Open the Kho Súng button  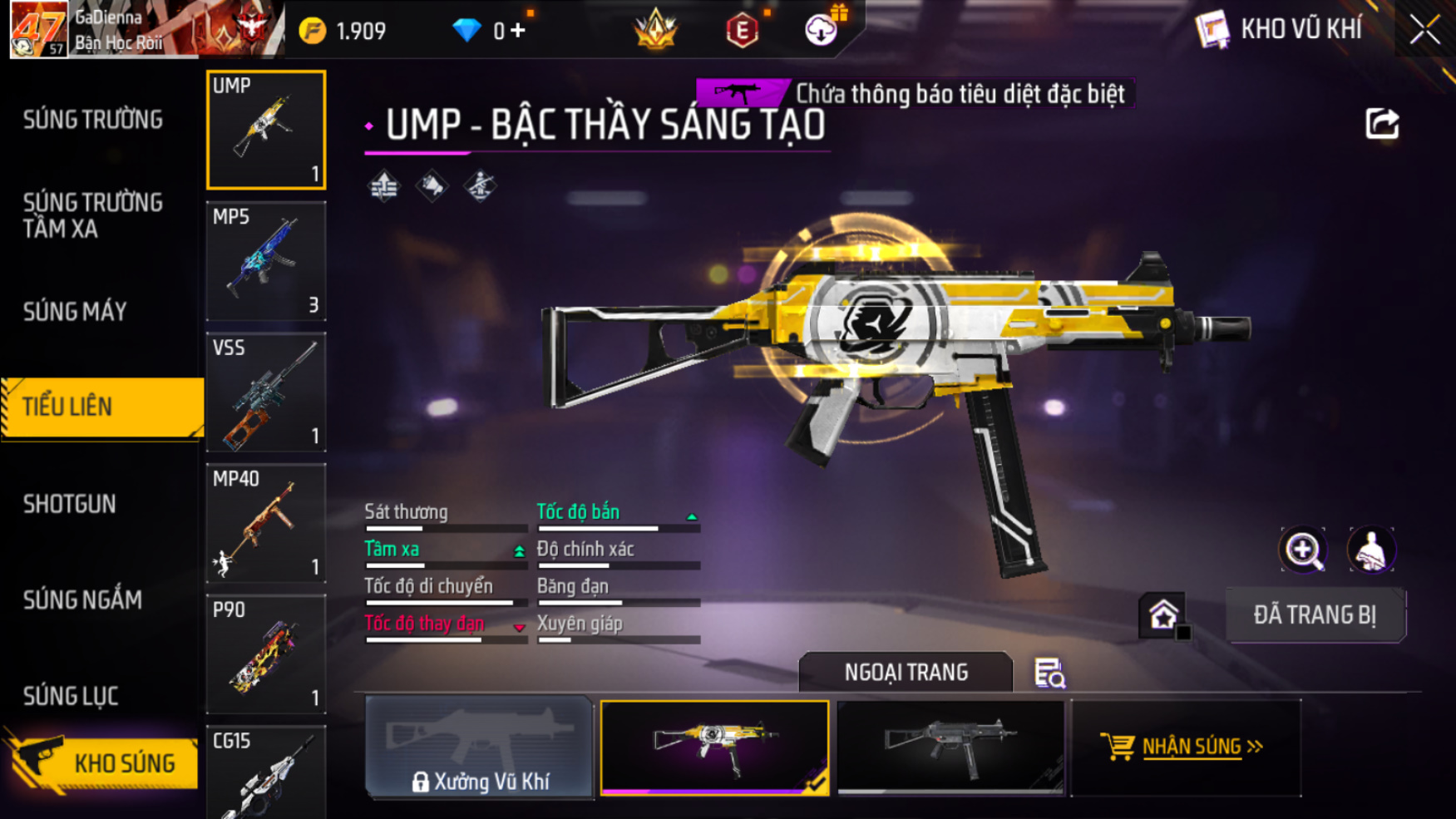click(x=104, y=762)
